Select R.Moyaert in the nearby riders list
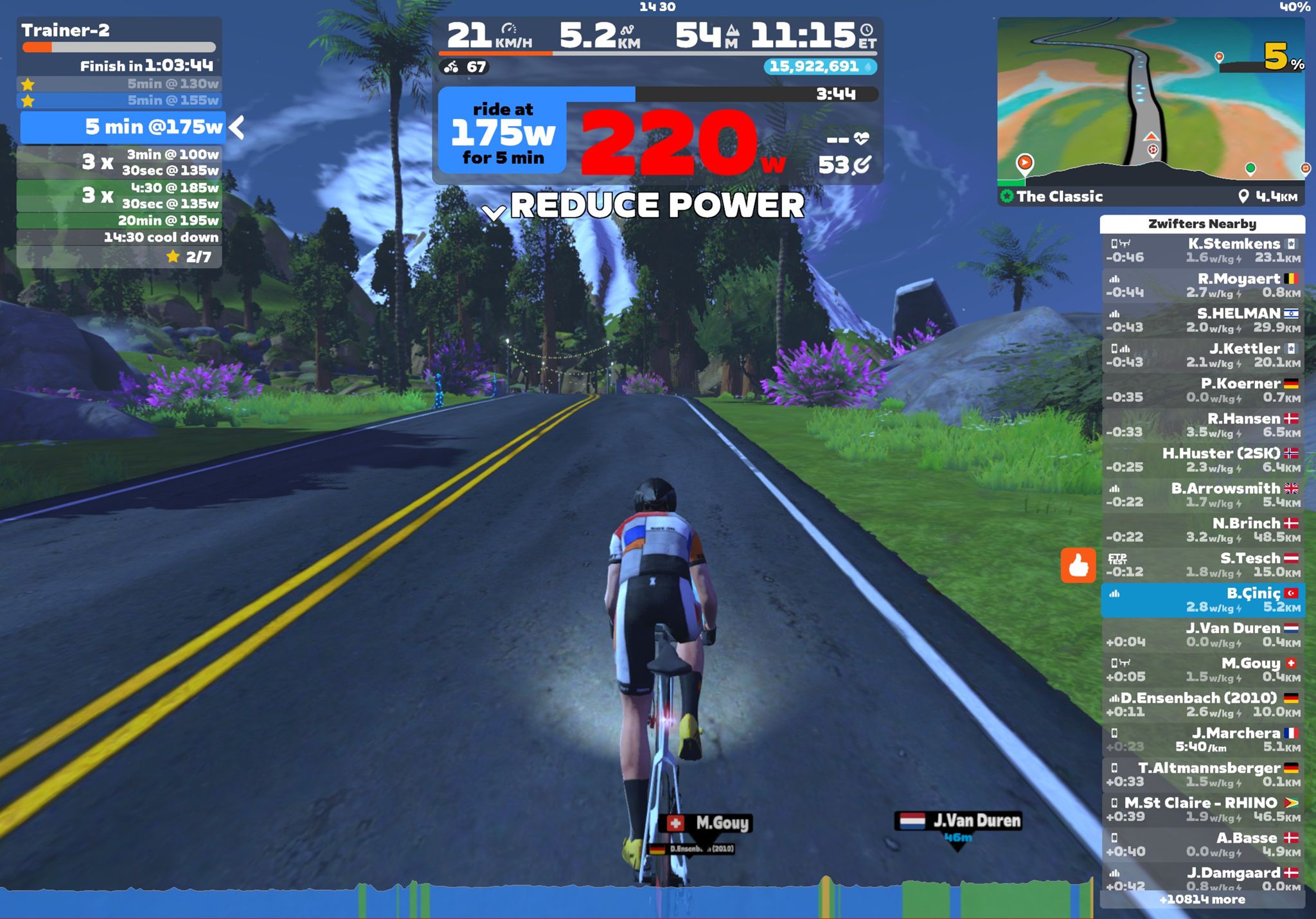This screenshot has height=919, width=1316. pyautogui.click(x=1202, y=285)
